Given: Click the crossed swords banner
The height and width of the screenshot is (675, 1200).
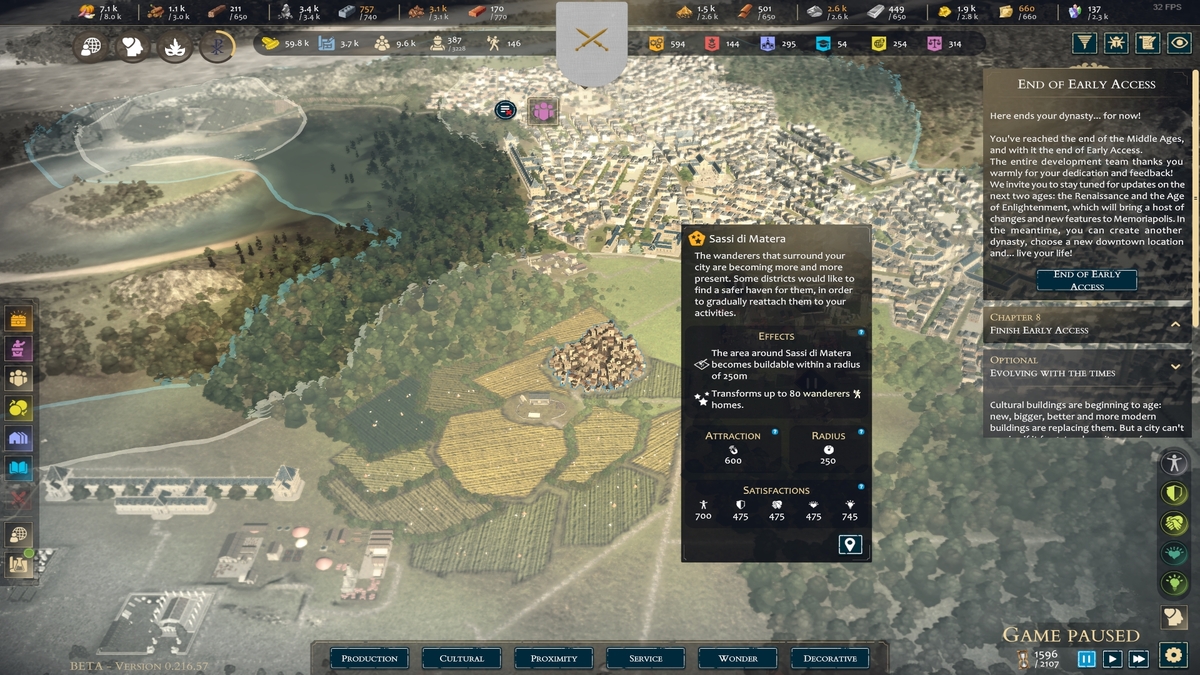Looking at the screenshot, I should point(592,40).
